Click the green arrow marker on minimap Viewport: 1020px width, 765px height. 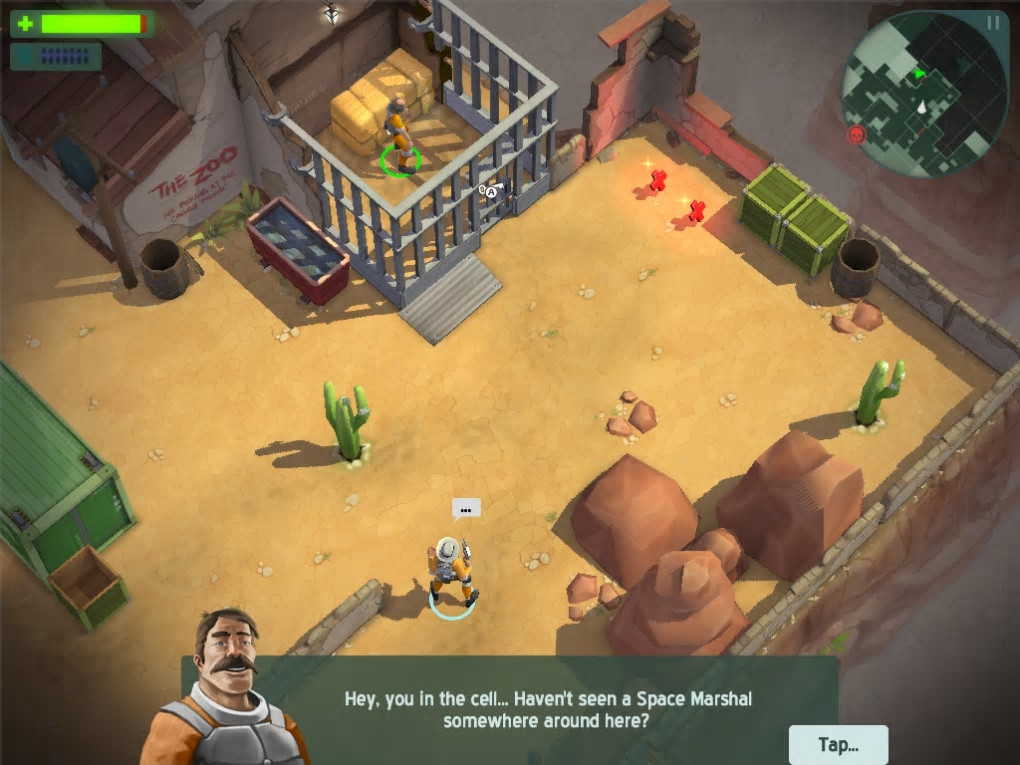(920, 73)
